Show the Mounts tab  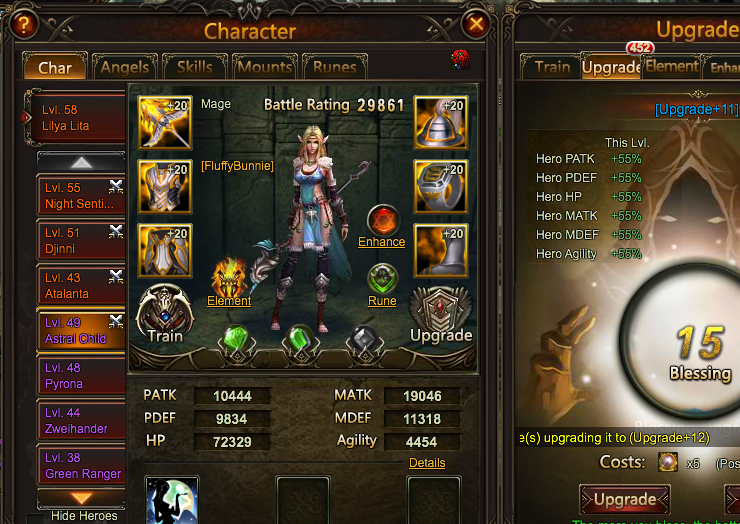[x=264, y=68]
